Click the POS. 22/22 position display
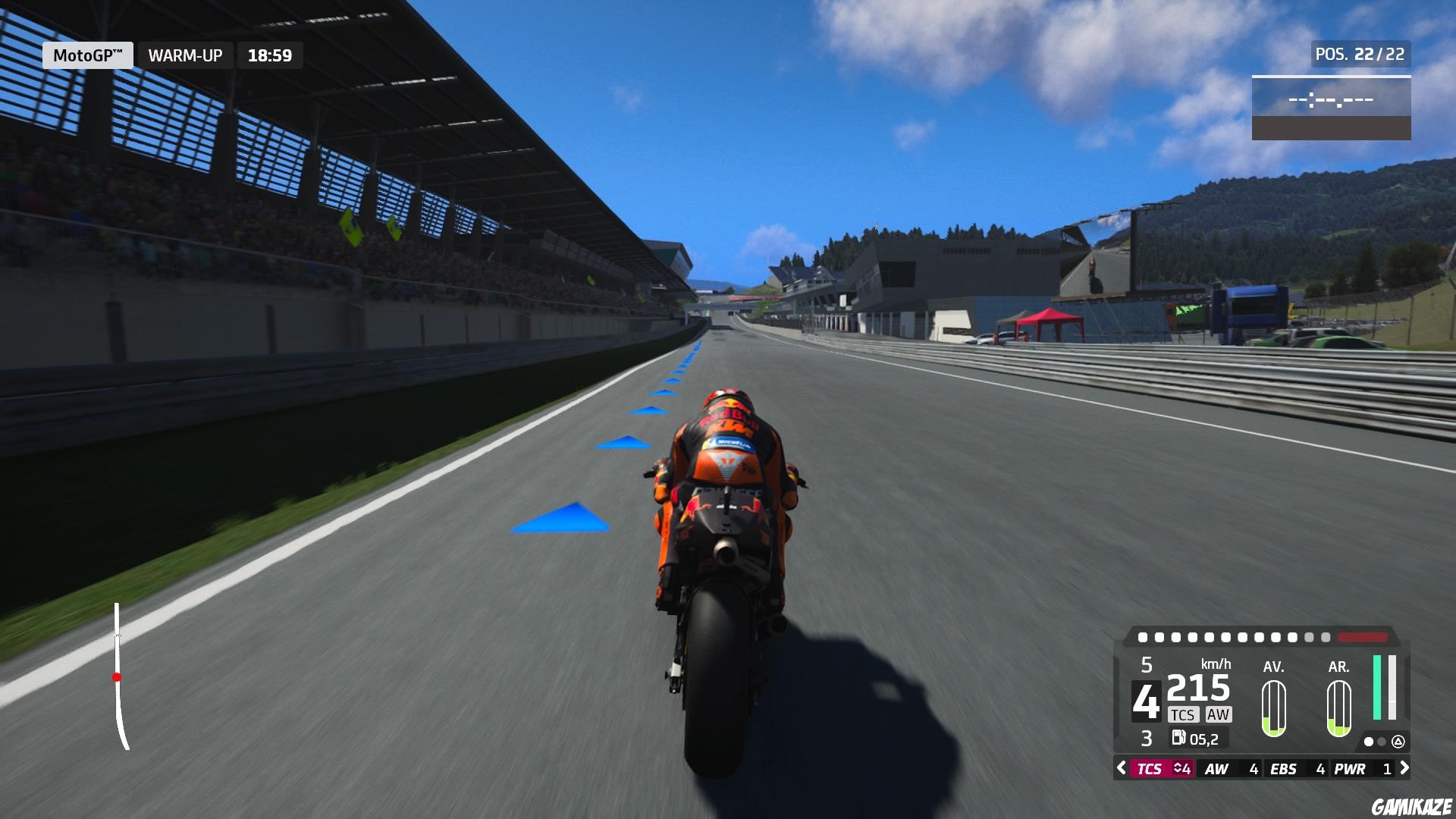Viewport: 1456px width, 819px height. coord(1360,54)
